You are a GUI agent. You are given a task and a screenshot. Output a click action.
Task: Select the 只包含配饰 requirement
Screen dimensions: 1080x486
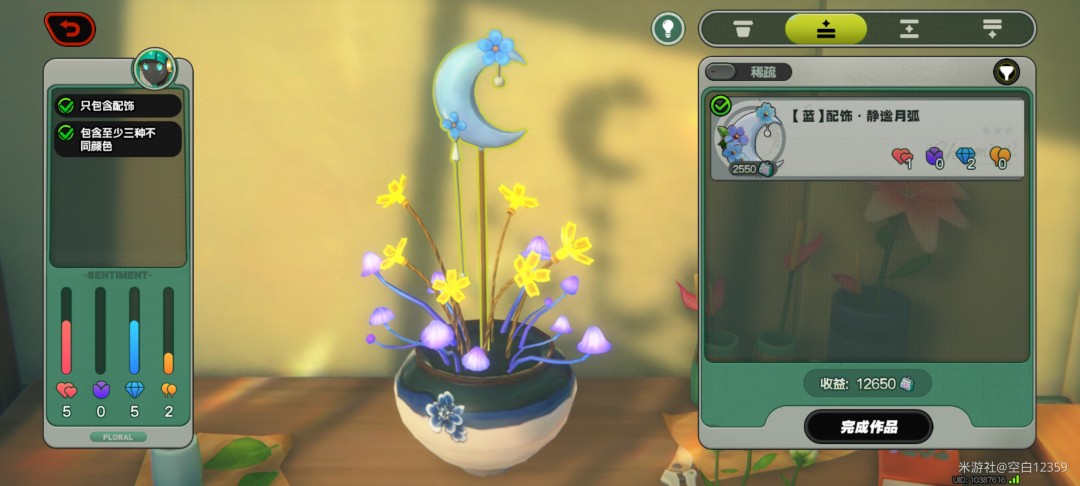click(118, 105)
